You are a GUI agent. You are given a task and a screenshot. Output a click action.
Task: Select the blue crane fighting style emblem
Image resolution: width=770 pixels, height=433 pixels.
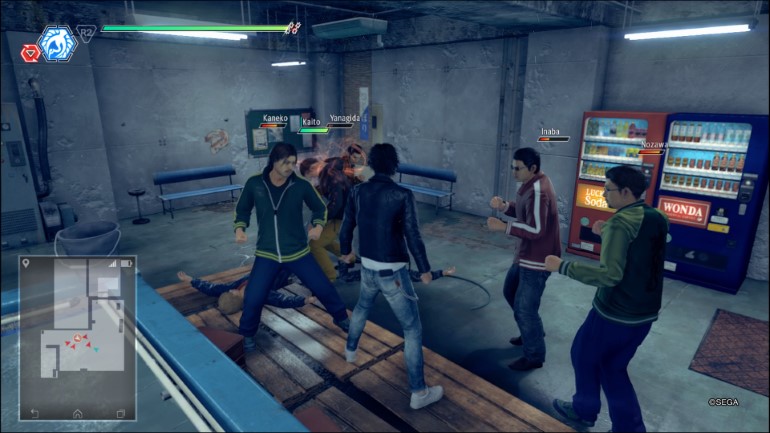coord(56,44)
